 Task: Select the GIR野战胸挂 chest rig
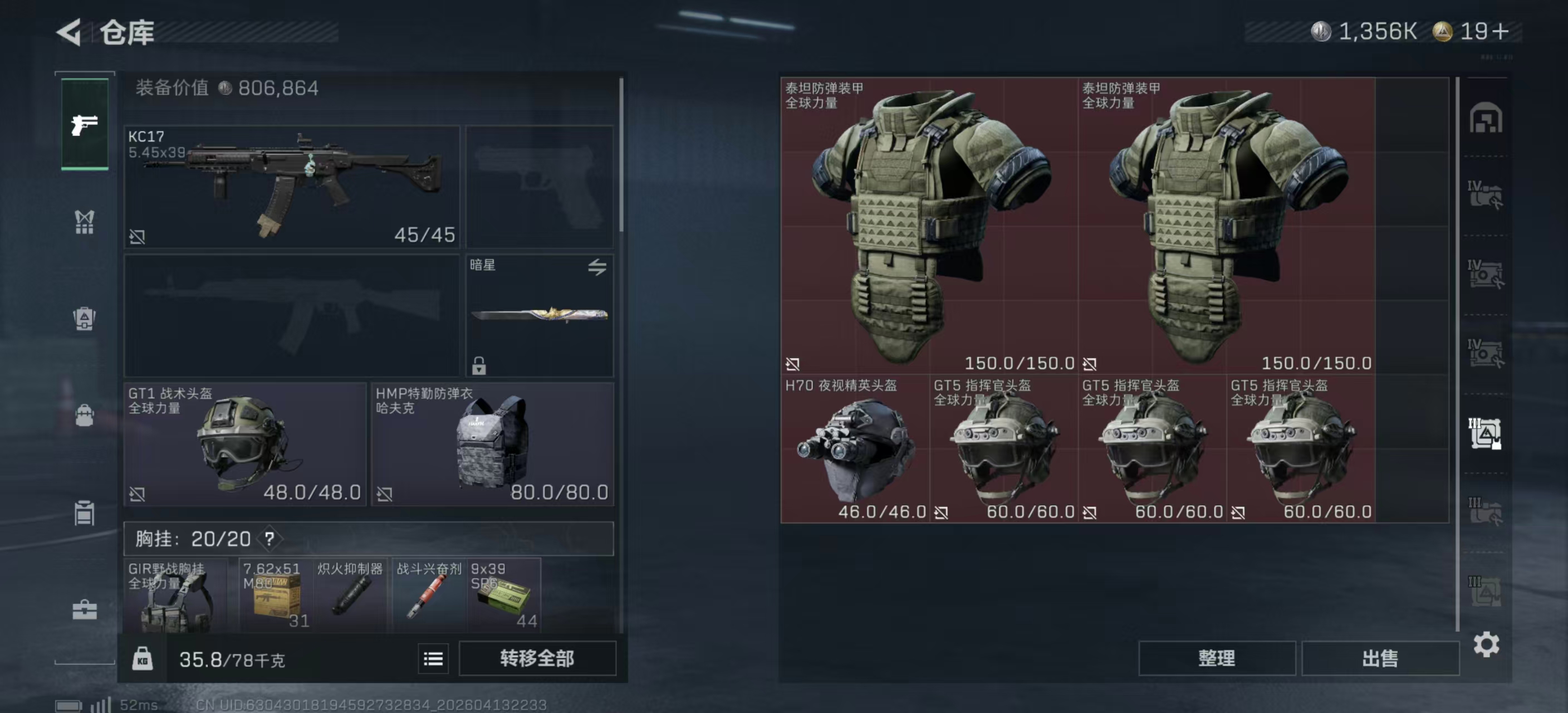175,595
